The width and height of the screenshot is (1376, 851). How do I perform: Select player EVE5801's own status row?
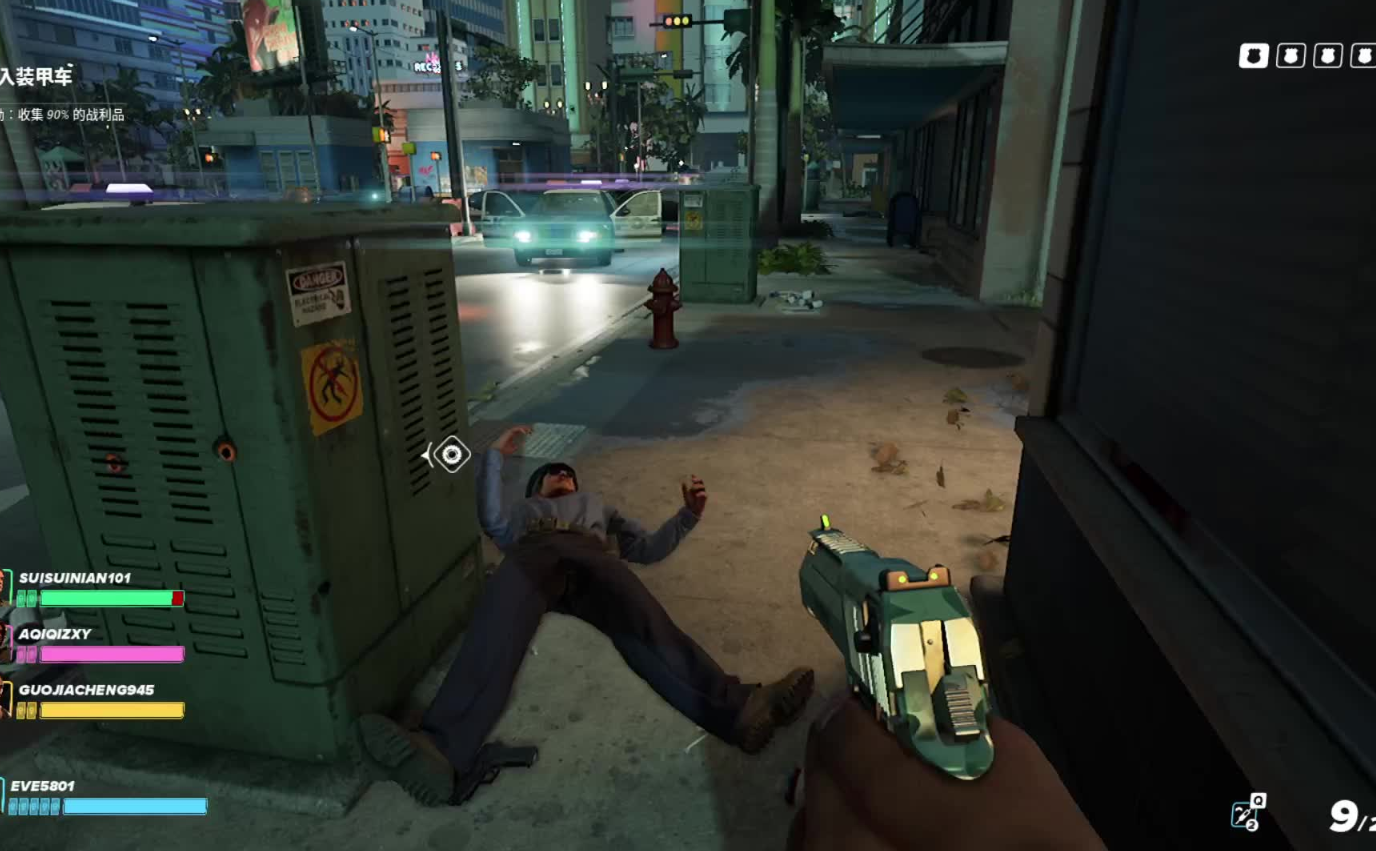[x=43, y=786]
